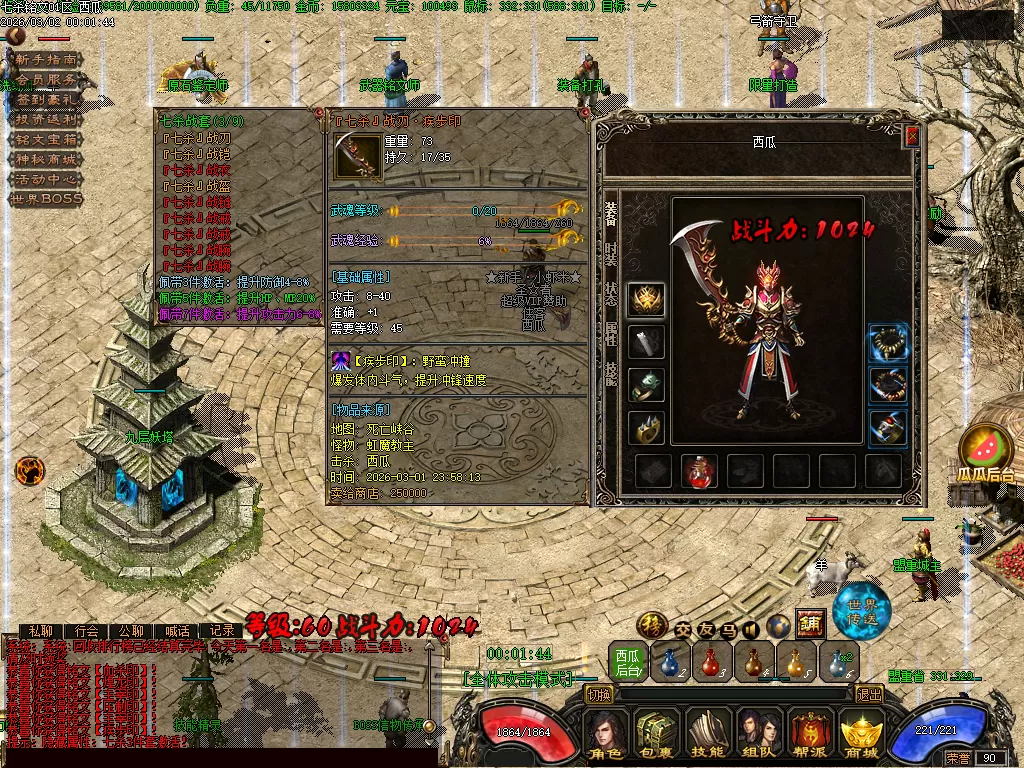This screenshot has height=768, width=1024.
Task: Open the 状态 status tab
Action: (610, 294)
